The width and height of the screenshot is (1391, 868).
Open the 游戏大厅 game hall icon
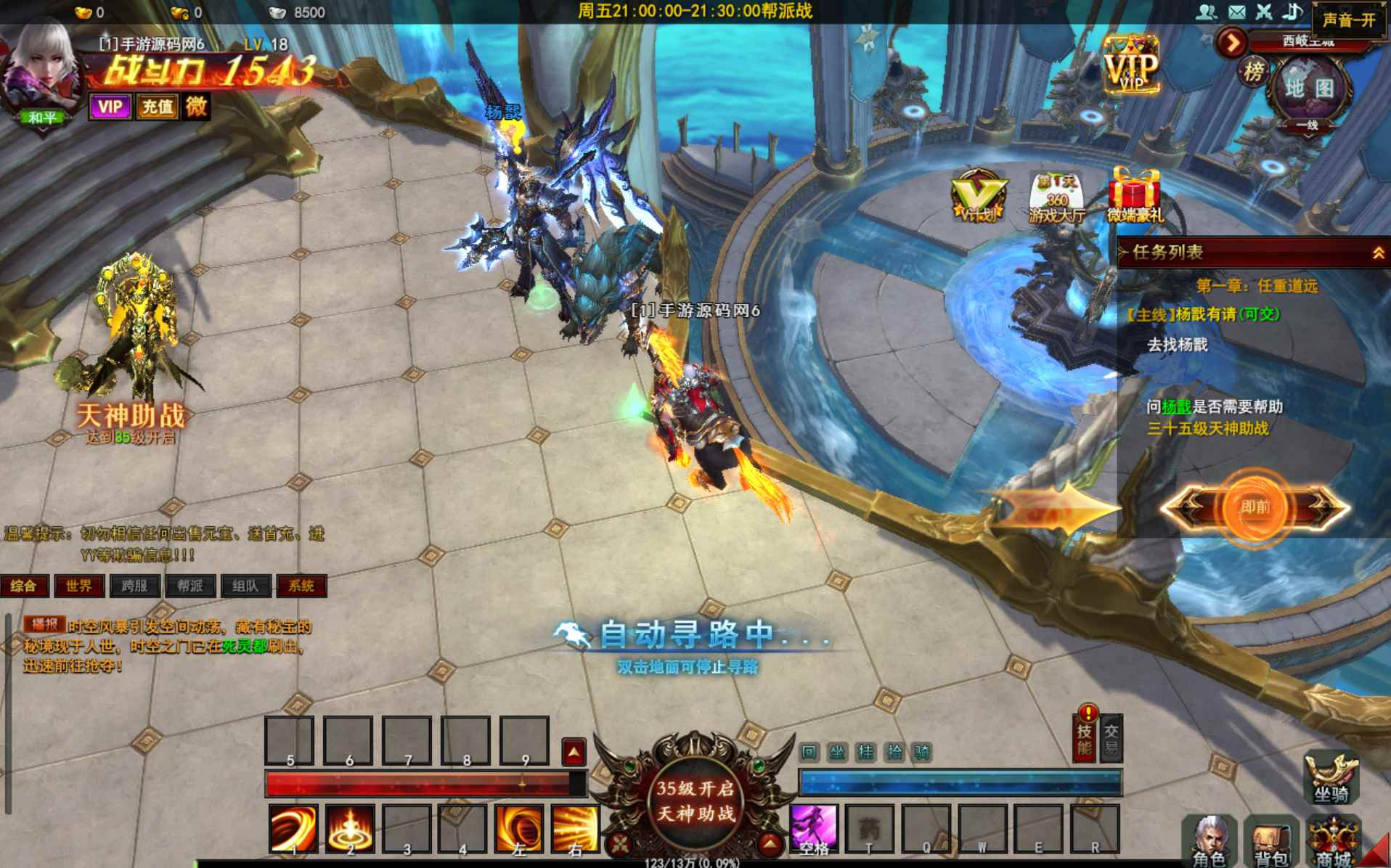pyautogui.click(x=1056, y=197)
